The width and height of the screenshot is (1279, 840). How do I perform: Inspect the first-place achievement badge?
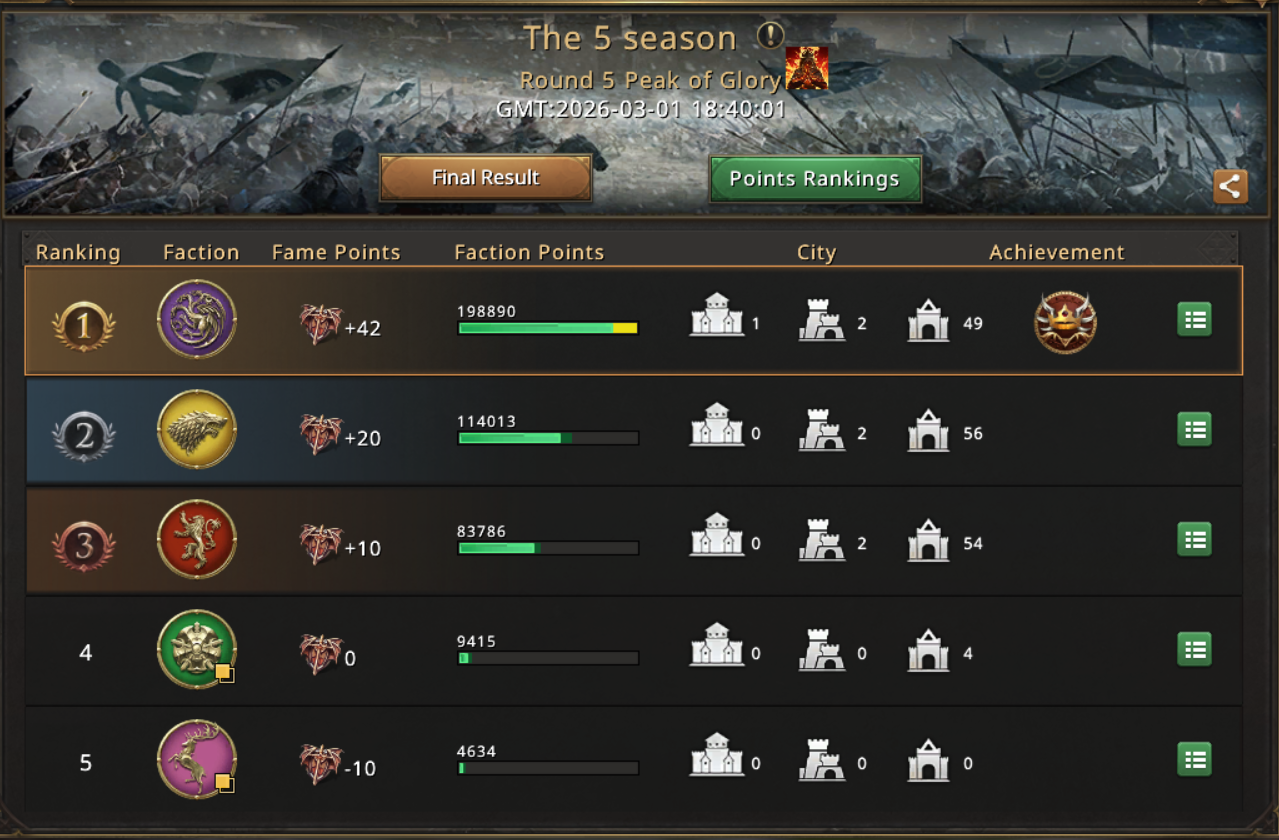[1065, 323]
